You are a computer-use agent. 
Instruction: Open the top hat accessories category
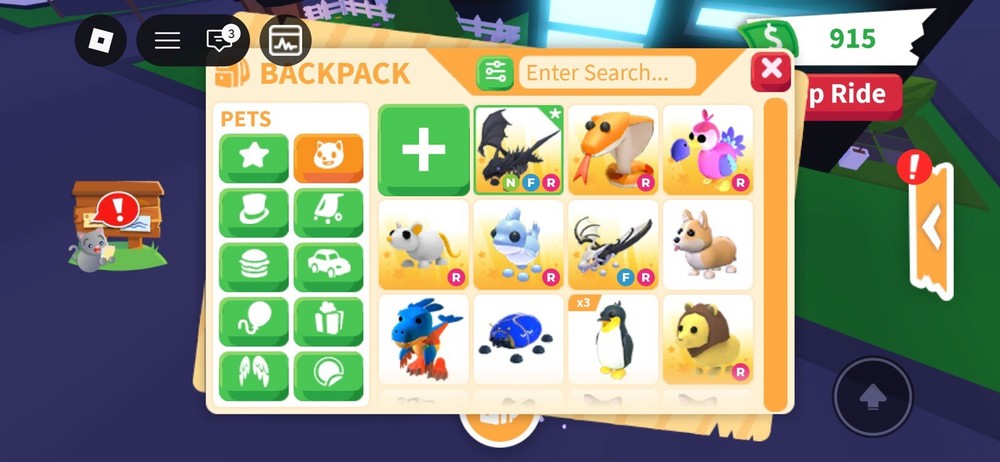point(254,212)
